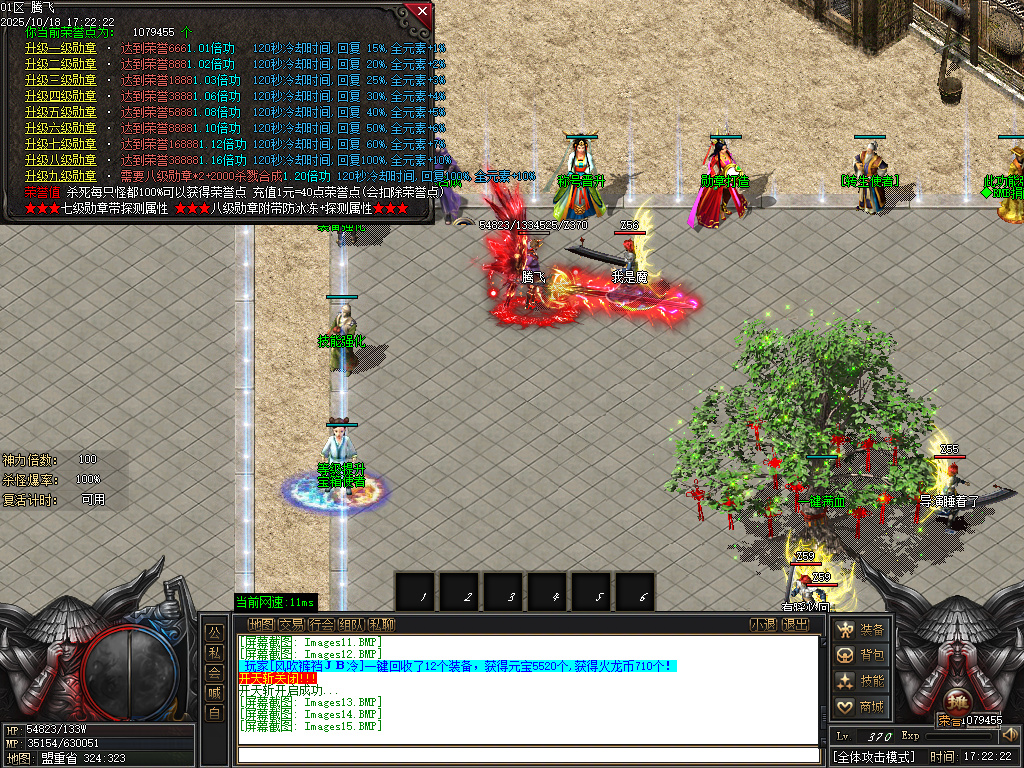1024x768 pixels.
Task: Open the 商城 shop
Action: click(861, 708)
